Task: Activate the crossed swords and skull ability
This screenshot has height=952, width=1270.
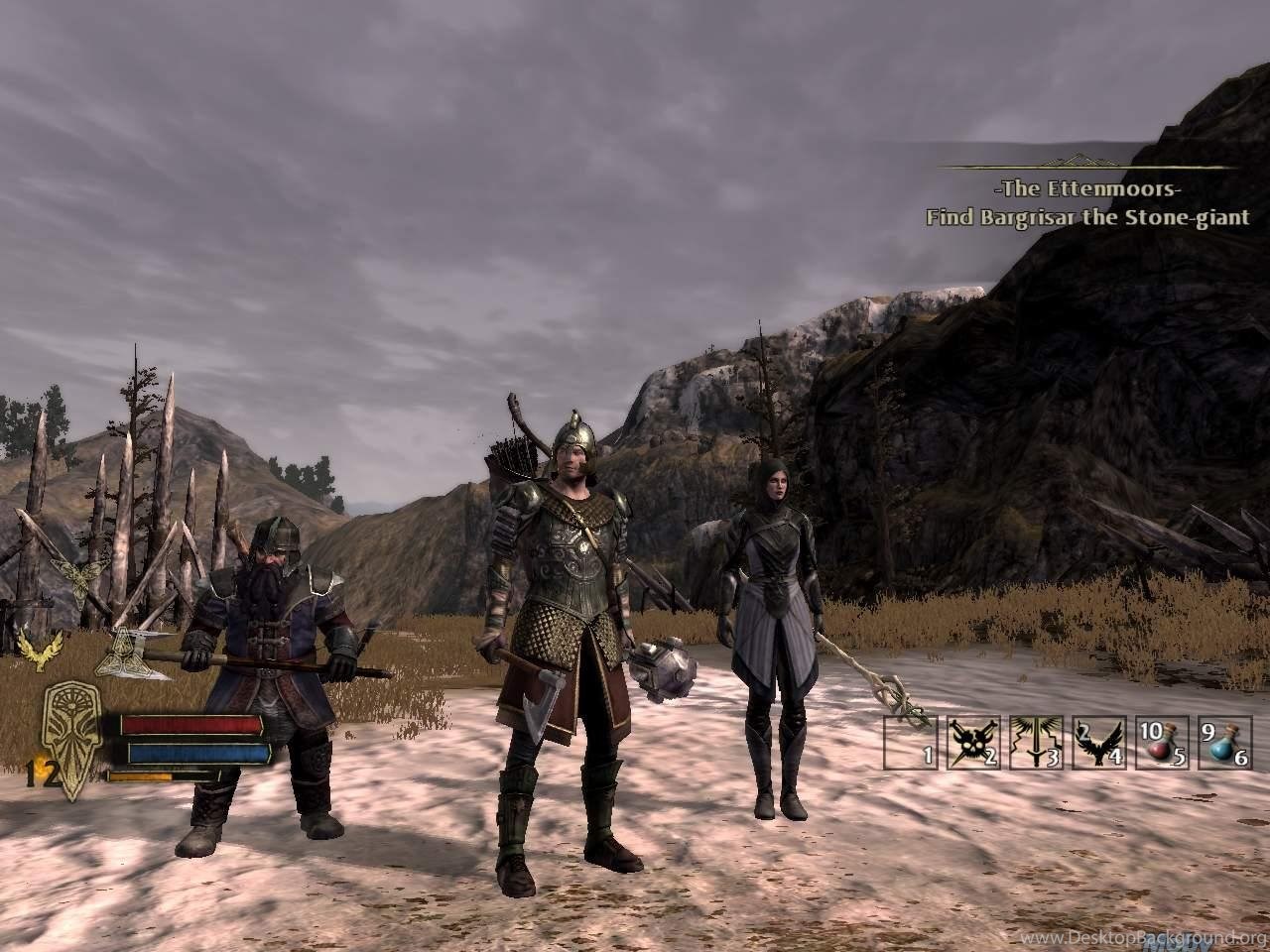Action: click(971, 743)
